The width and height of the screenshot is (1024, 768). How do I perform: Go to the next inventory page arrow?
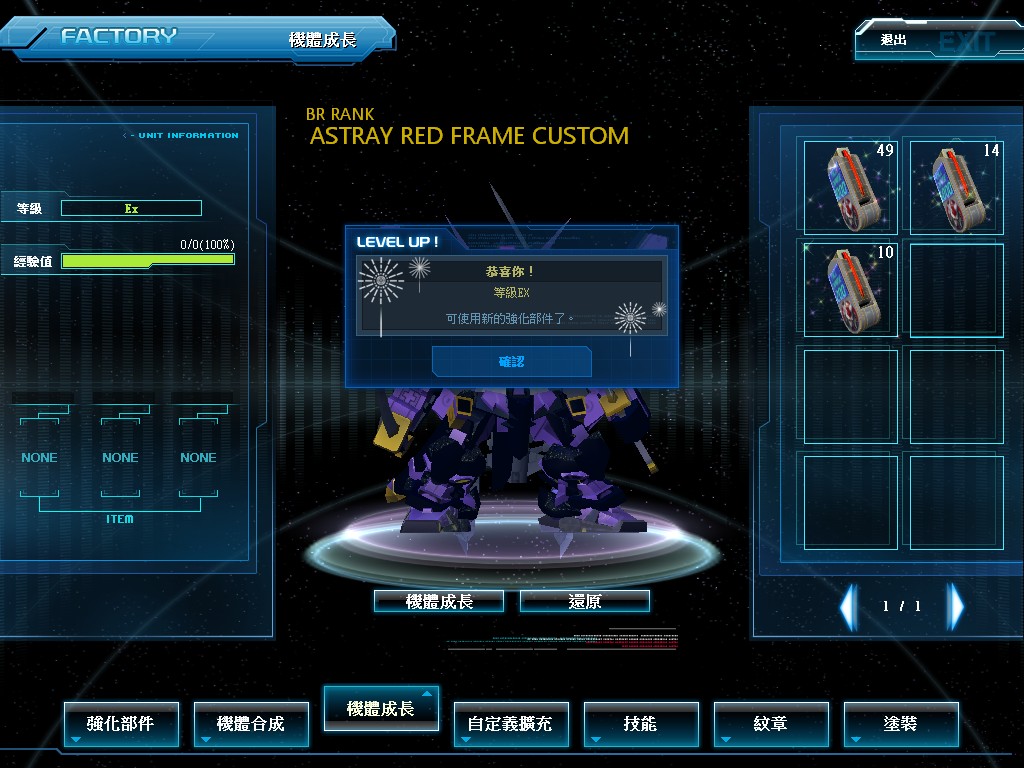coord(956,606)
